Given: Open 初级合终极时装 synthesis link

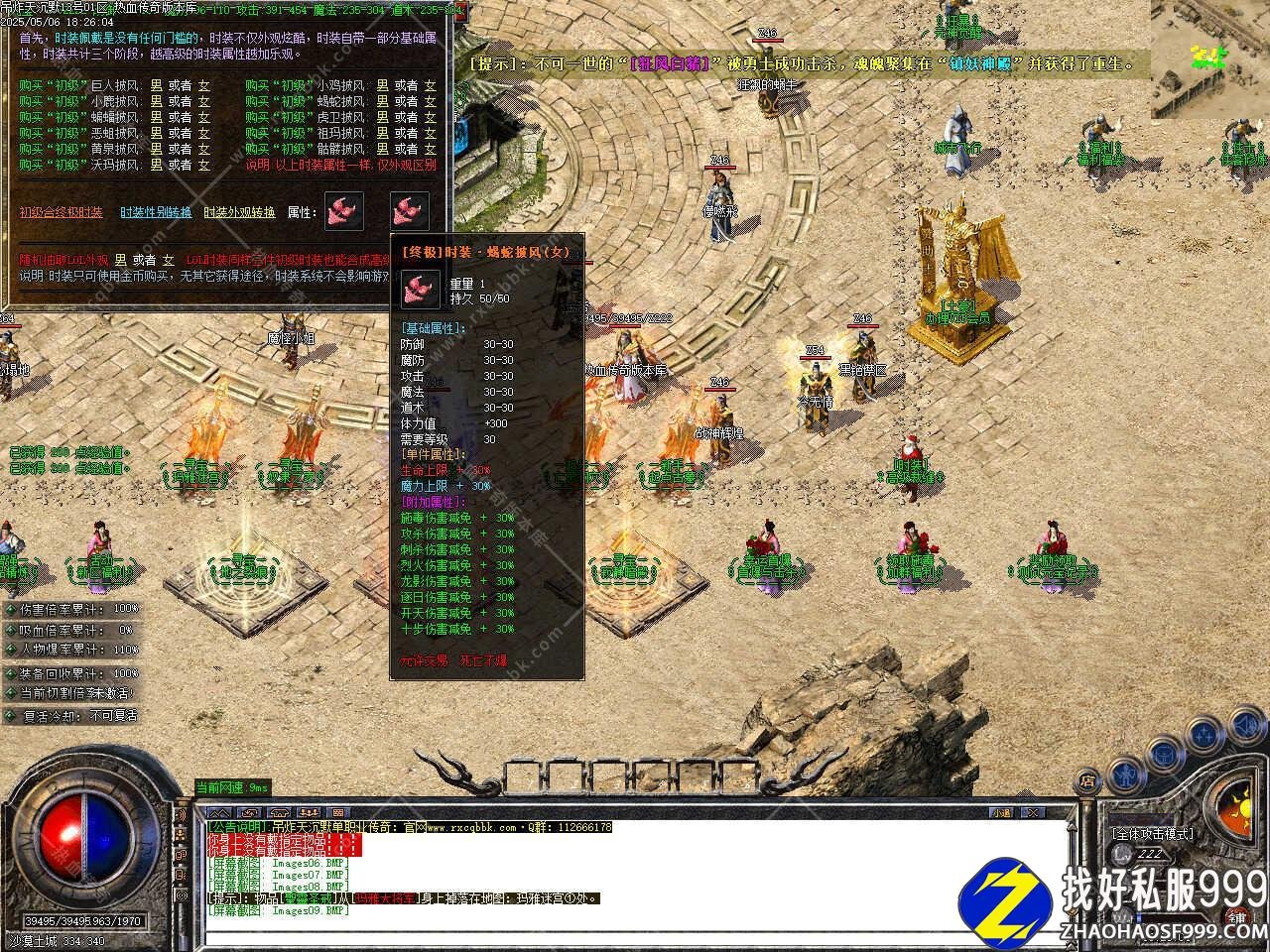Looking at the screenshot, I should [61, 212].
